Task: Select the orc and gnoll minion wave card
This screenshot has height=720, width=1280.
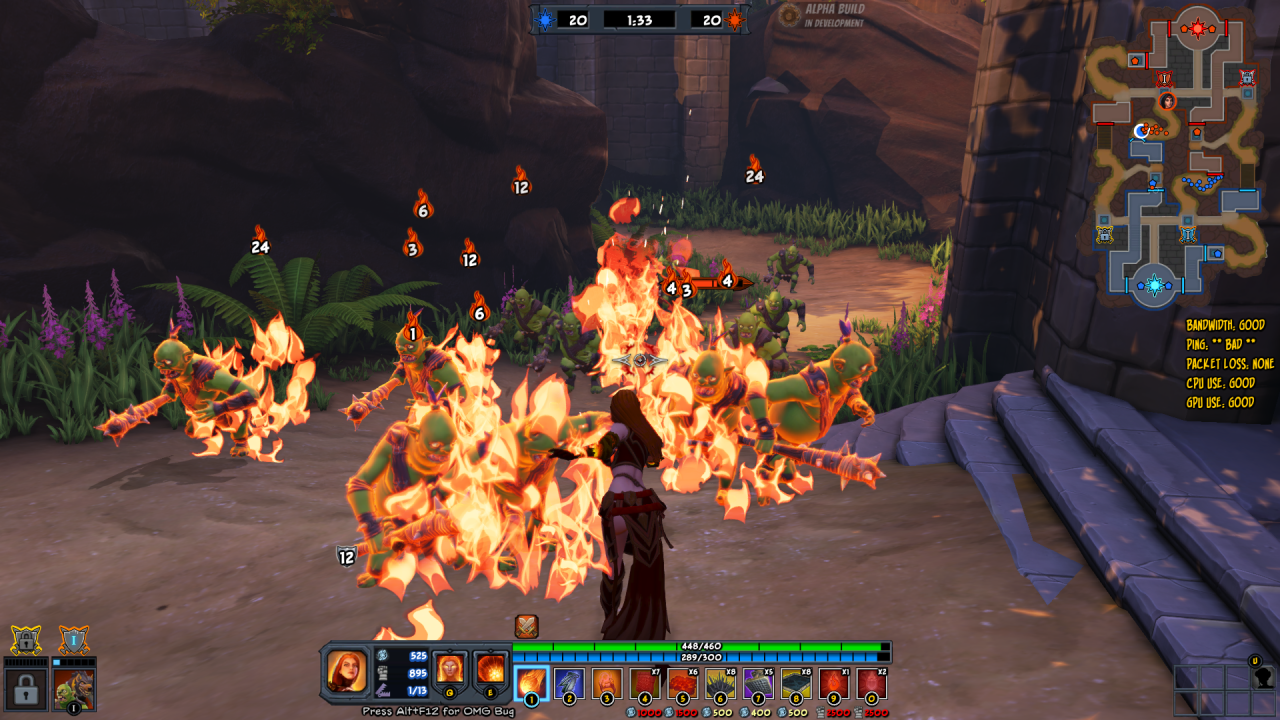Action: pyautogui.click(x=73, y=688)
